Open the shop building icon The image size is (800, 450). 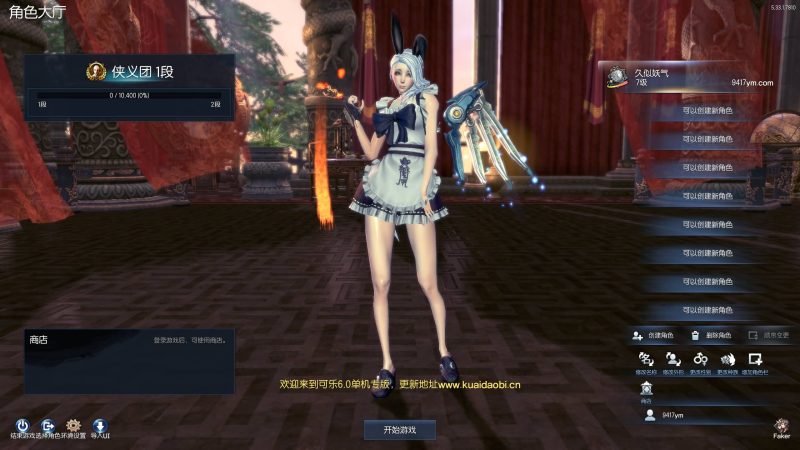click(646, 389)
